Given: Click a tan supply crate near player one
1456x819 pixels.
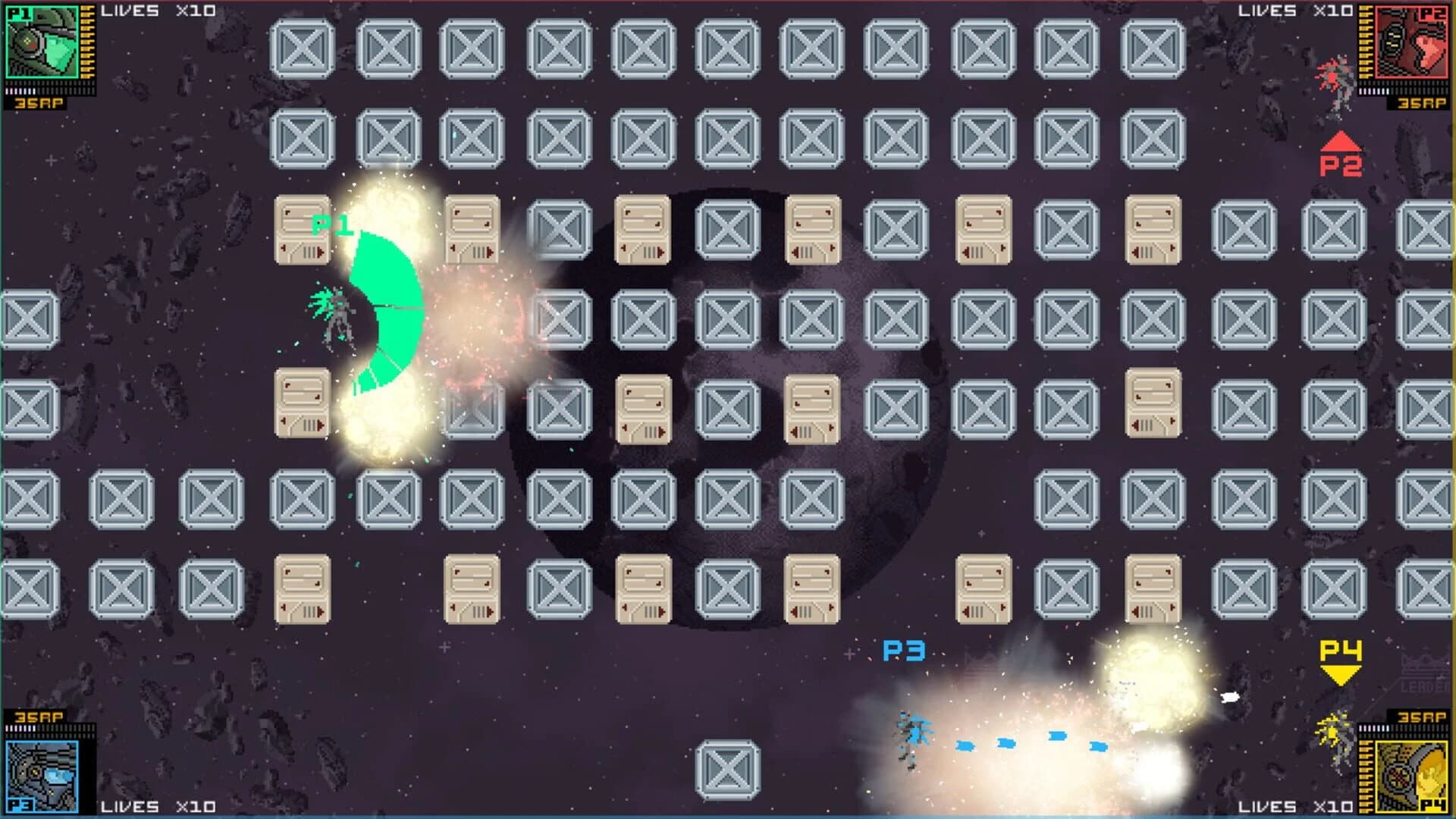Looking at the screenshot, I should [x=303, y=227].
